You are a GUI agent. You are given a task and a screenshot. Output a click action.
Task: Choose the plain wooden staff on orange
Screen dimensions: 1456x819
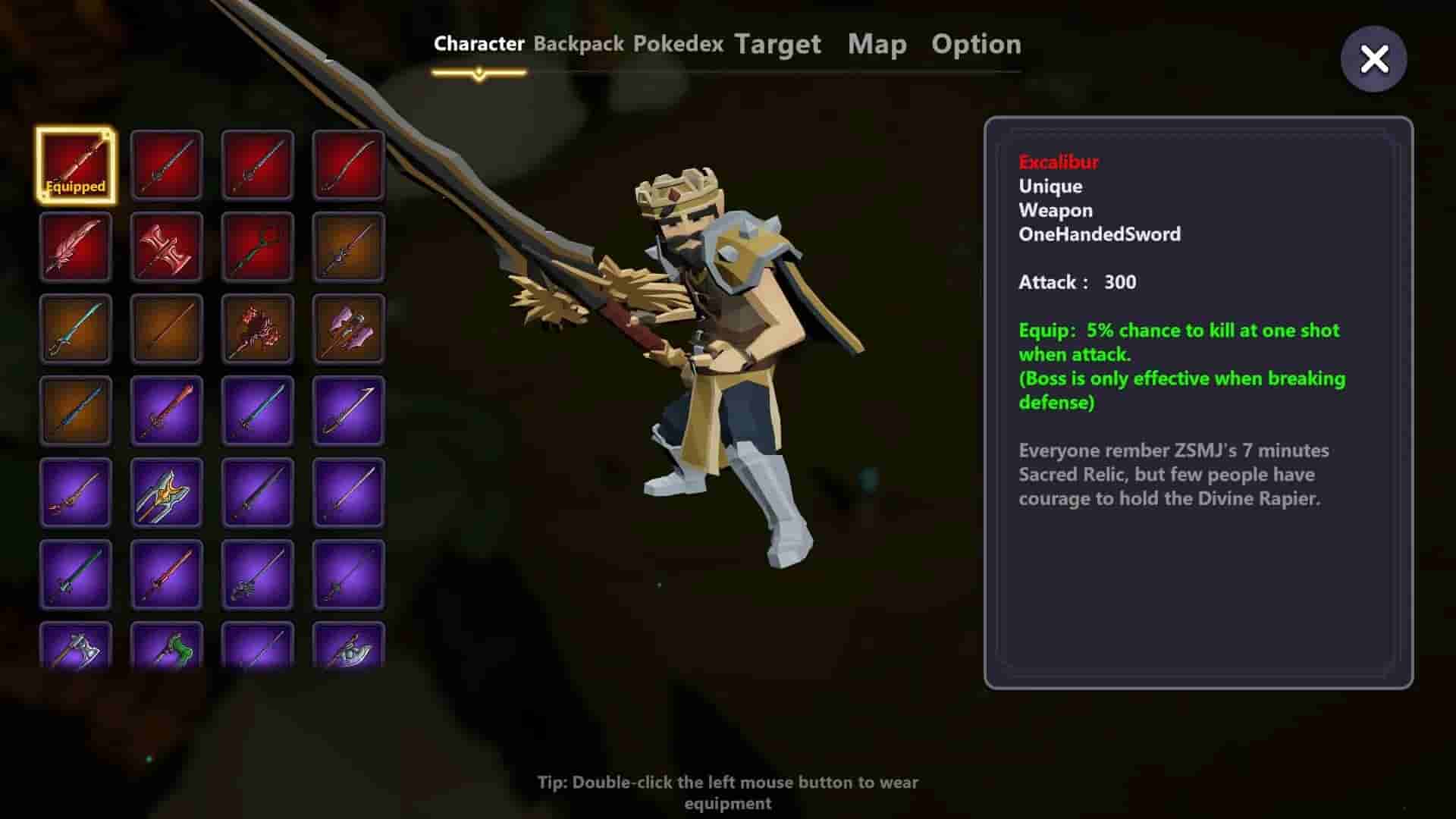pos(167,329)
